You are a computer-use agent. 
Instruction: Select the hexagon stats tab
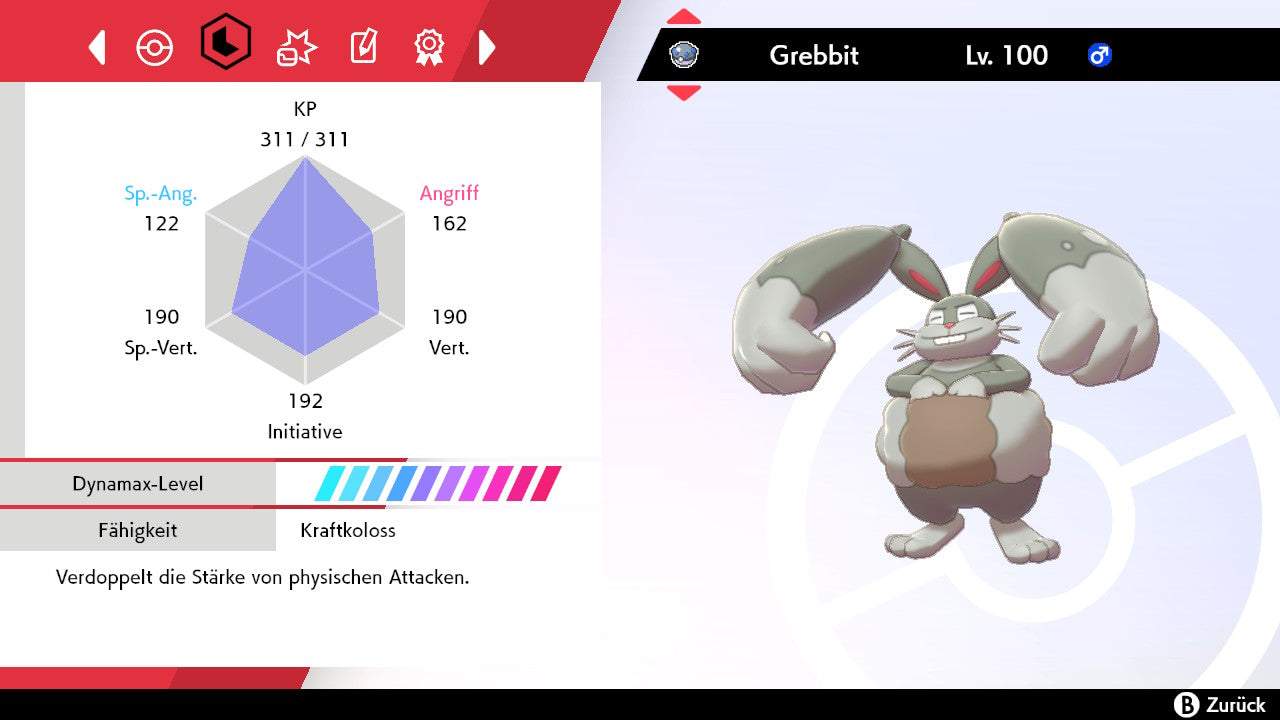[225, 43]
